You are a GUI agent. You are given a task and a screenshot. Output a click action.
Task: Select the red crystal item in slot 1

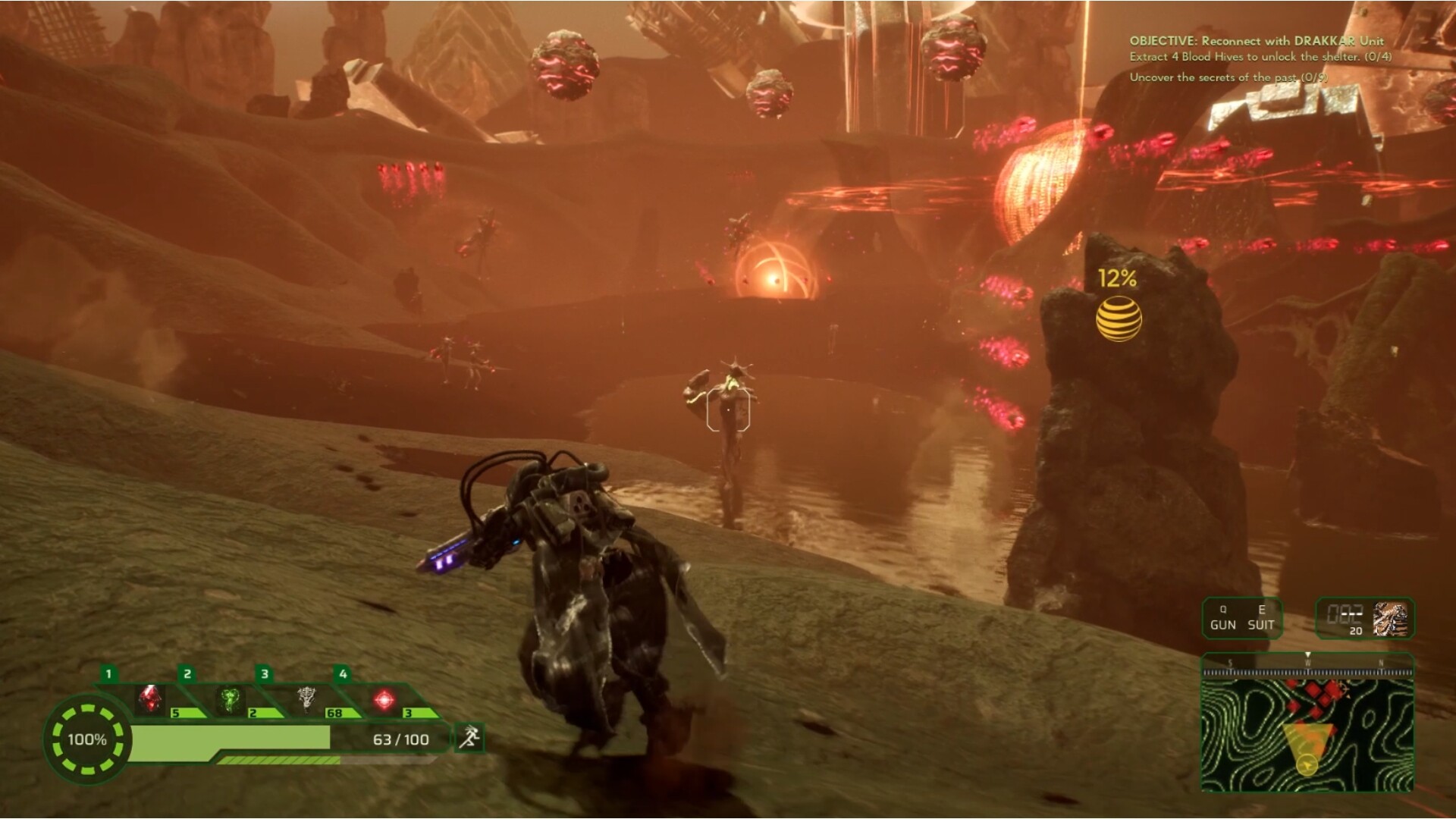[x=150, y=699]
